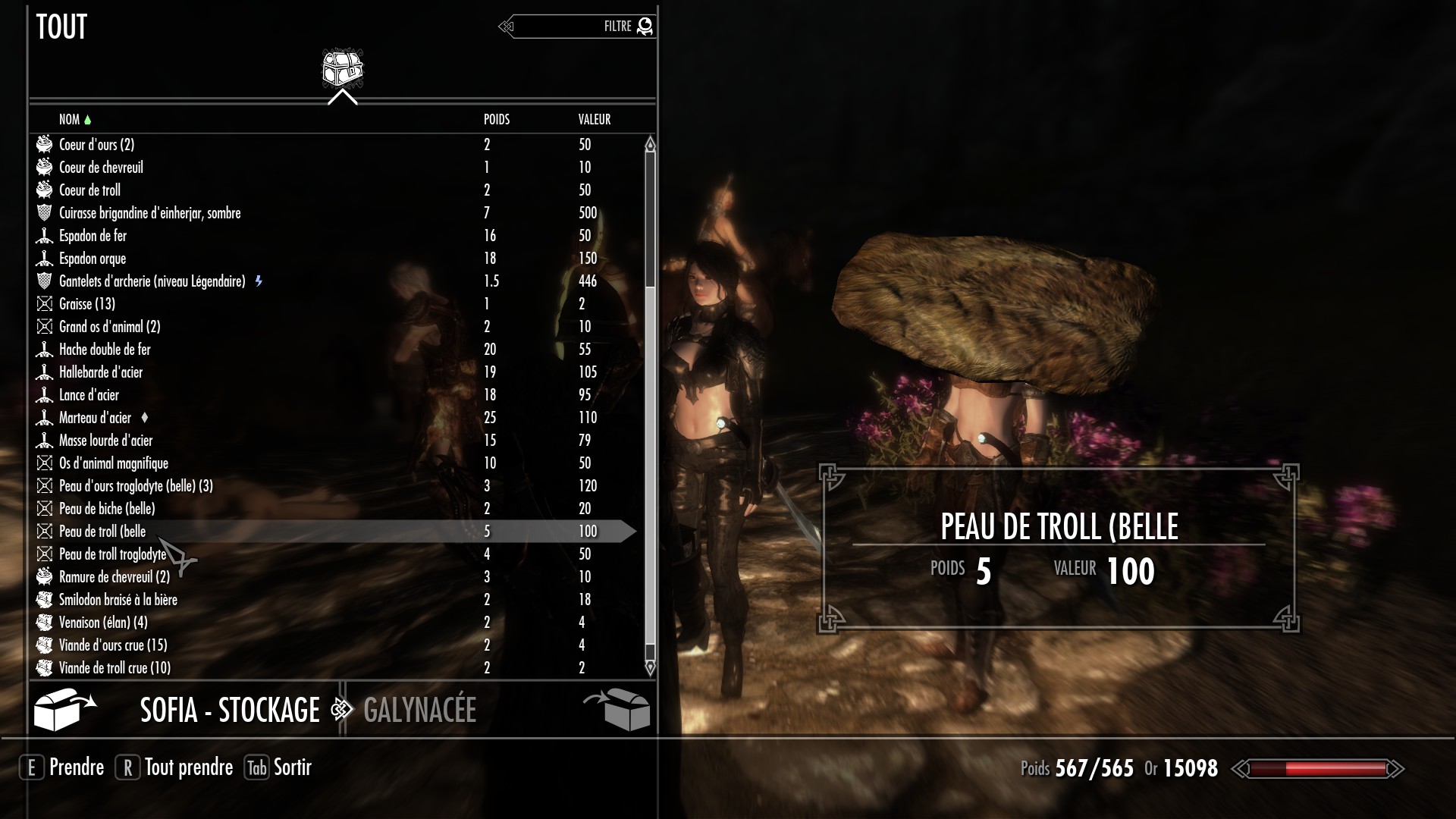Sort the list by Nom column
Screen dimensions: 1456x819
[69, 119]
